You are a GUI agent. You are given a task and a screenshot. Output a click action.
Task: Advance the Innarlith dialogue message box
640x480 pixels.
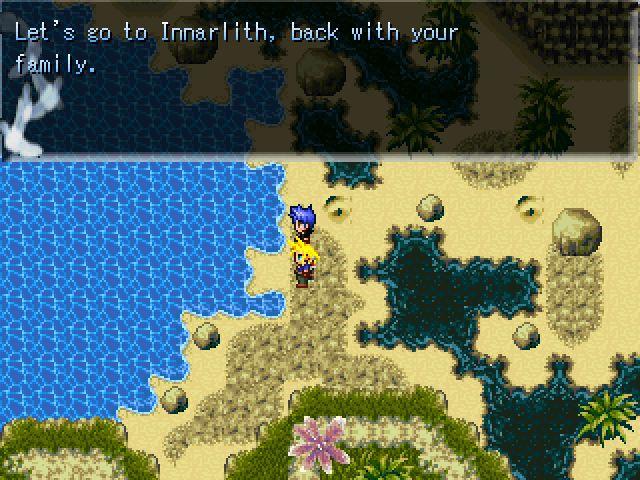click(x=320, y=78)
